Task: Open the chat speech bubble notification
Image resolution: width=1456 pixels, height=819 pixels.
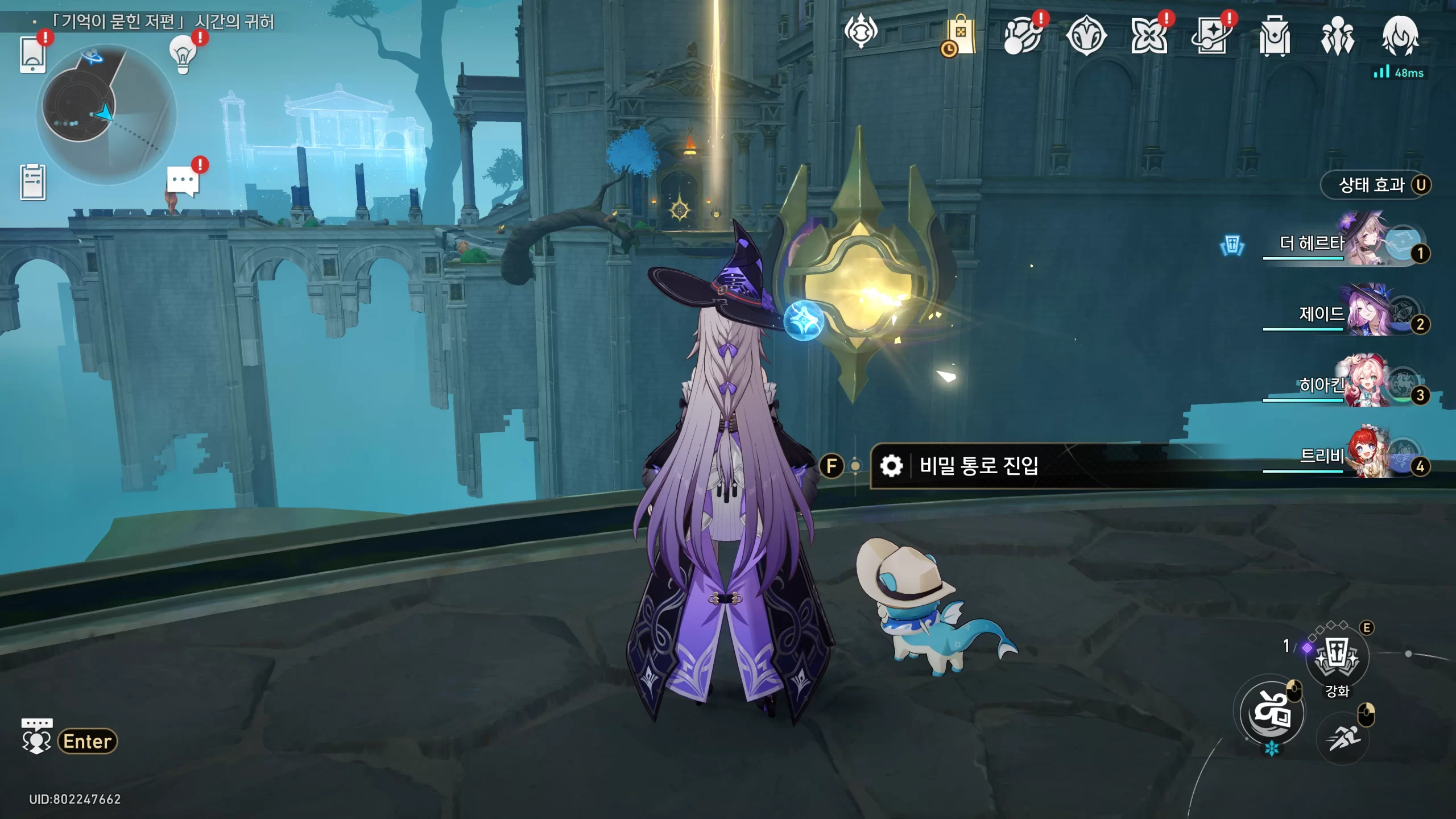Action: [x=183, y=181]
